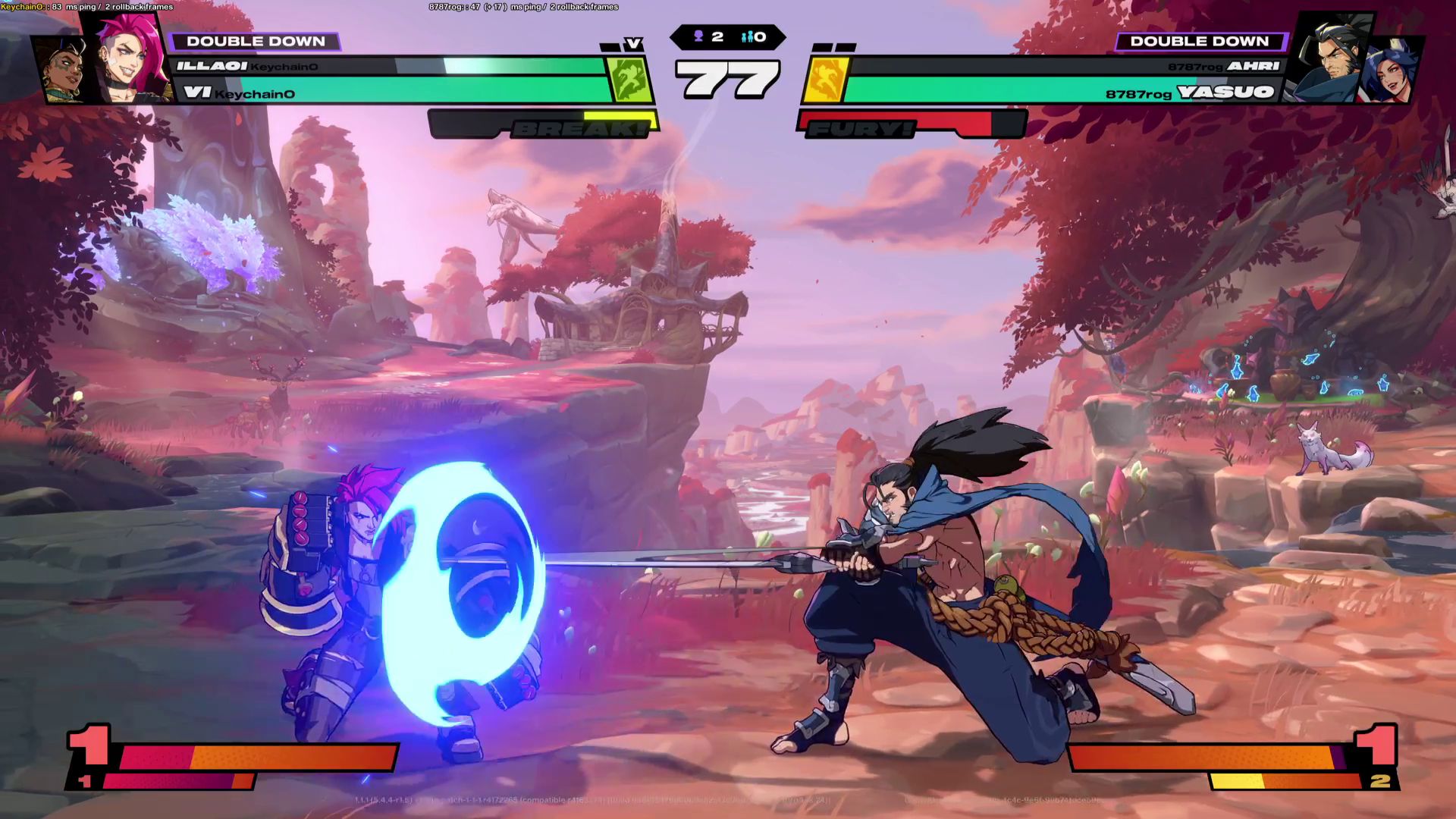1456x819 pixels.
Task: Expand the right DOUBLE DOWN banner
Action: click(1198, 42)
